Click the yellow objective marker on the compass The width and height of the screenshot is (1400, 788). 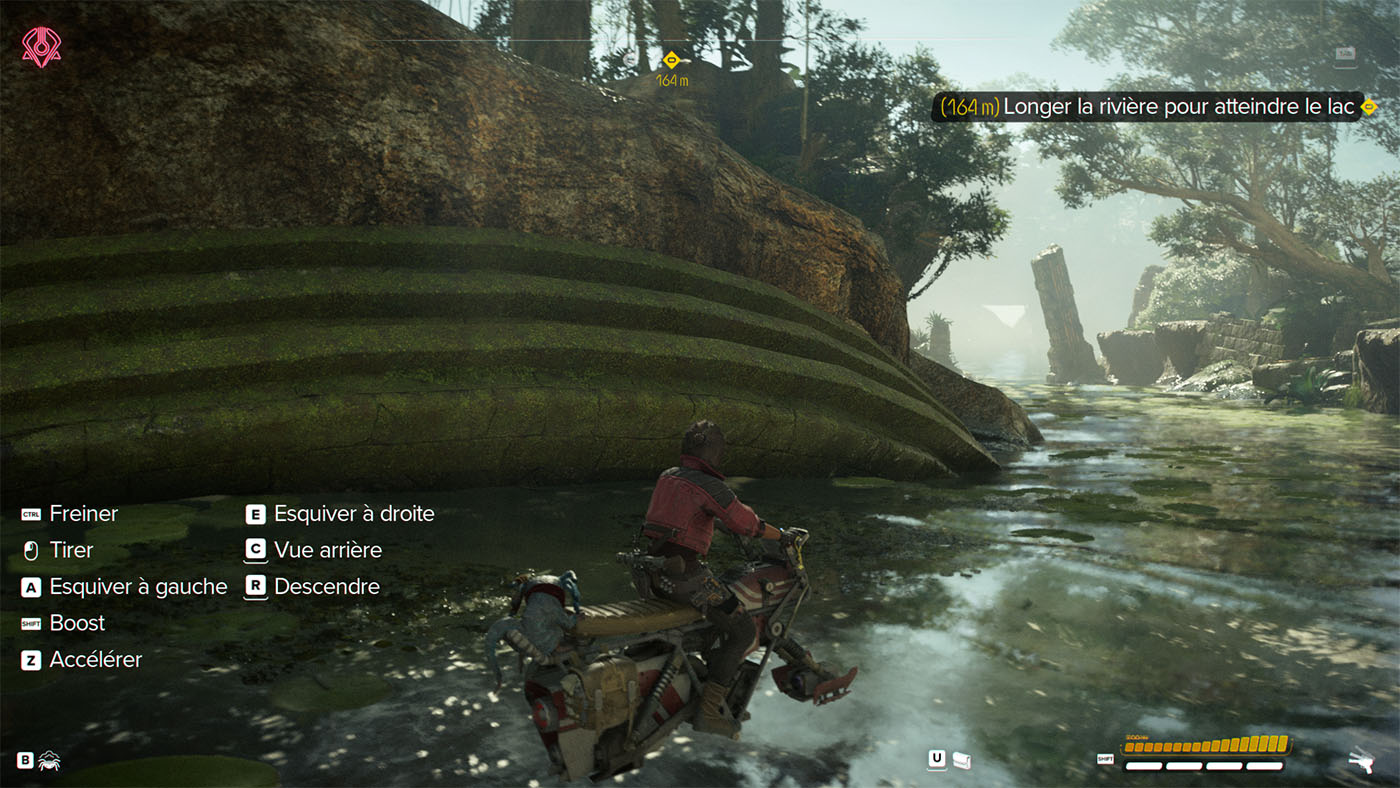pyautogui.click(x=672, y=59)
